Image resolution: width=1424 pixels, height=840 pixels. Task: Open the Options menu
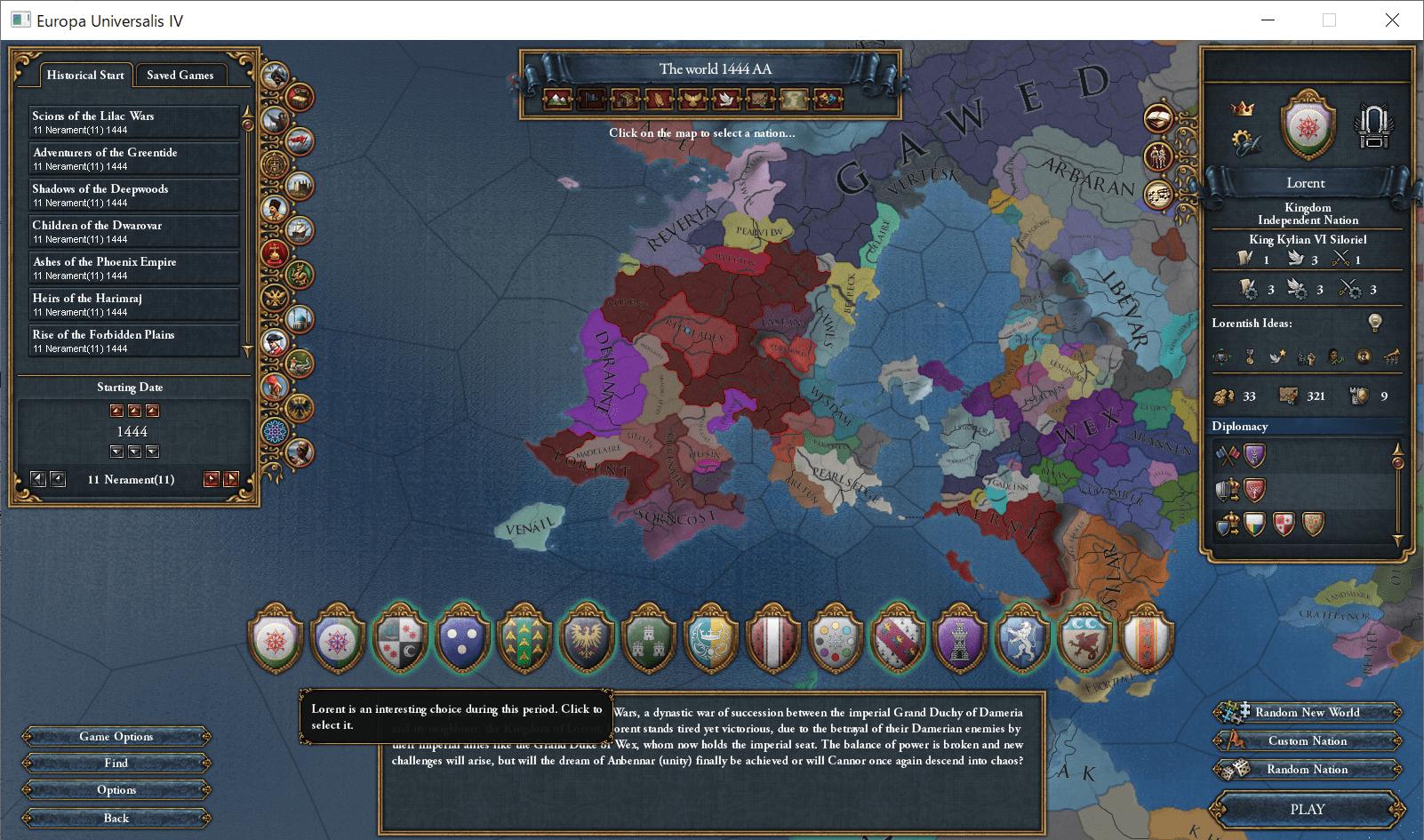click(116, 789)
